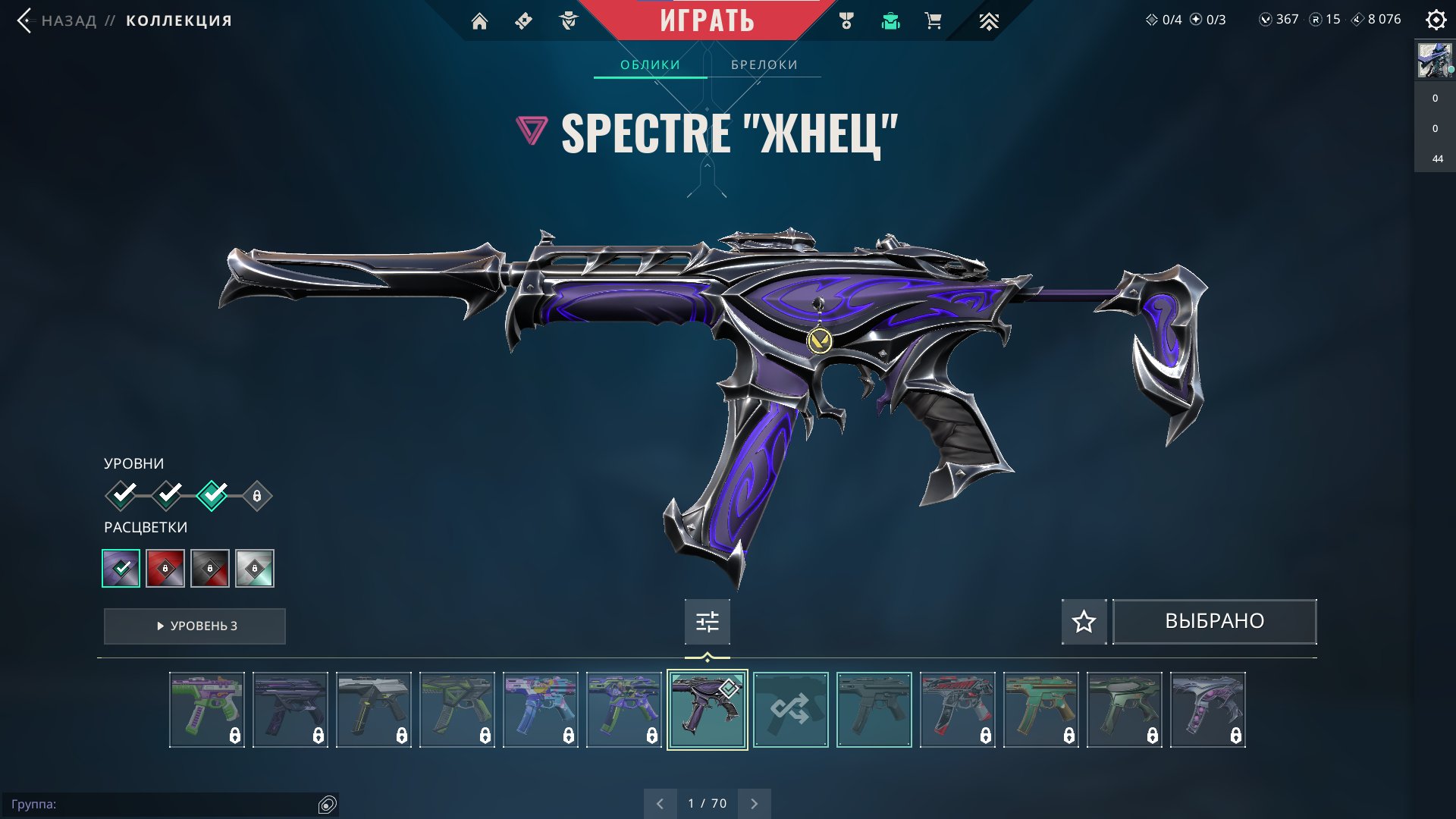Switch to the БРЕЛОКИ tab
The image size is (1456, 819).
pyautogui.click(x=763, y=64)
